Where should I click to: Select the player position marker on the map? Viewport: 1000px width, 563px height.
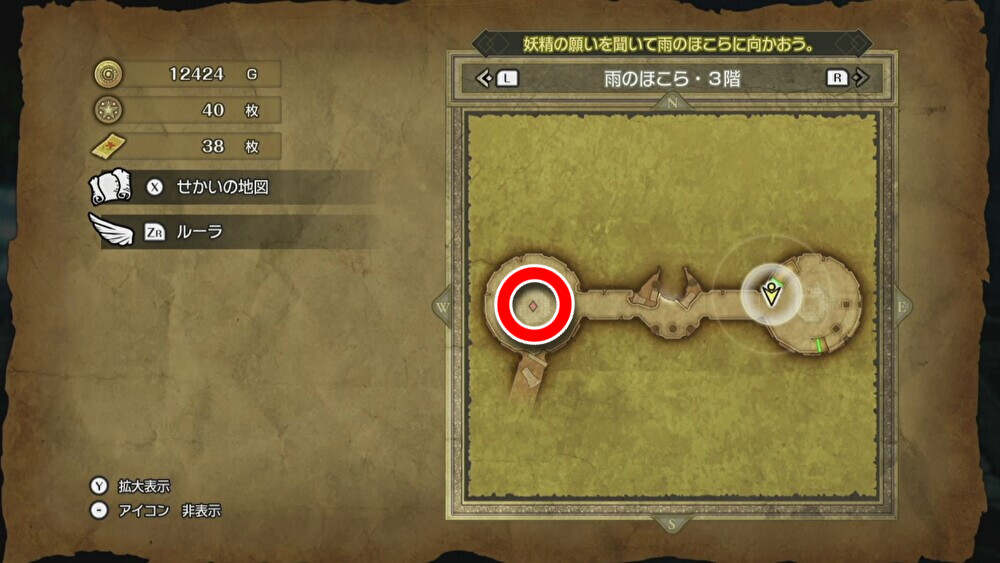pyautogui.click(x=771, y=293)
